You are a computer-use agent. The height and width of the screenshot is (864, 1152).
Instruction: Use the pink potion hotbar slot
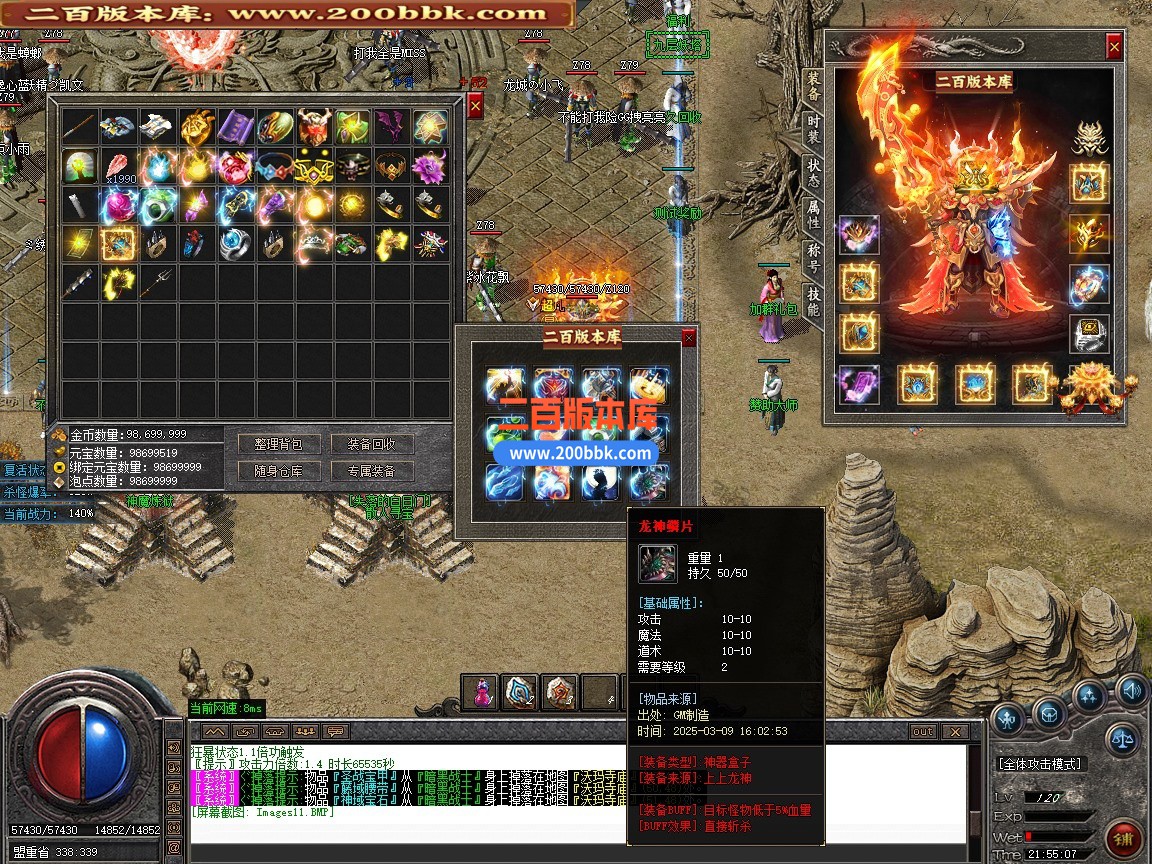tap(482, 692)
